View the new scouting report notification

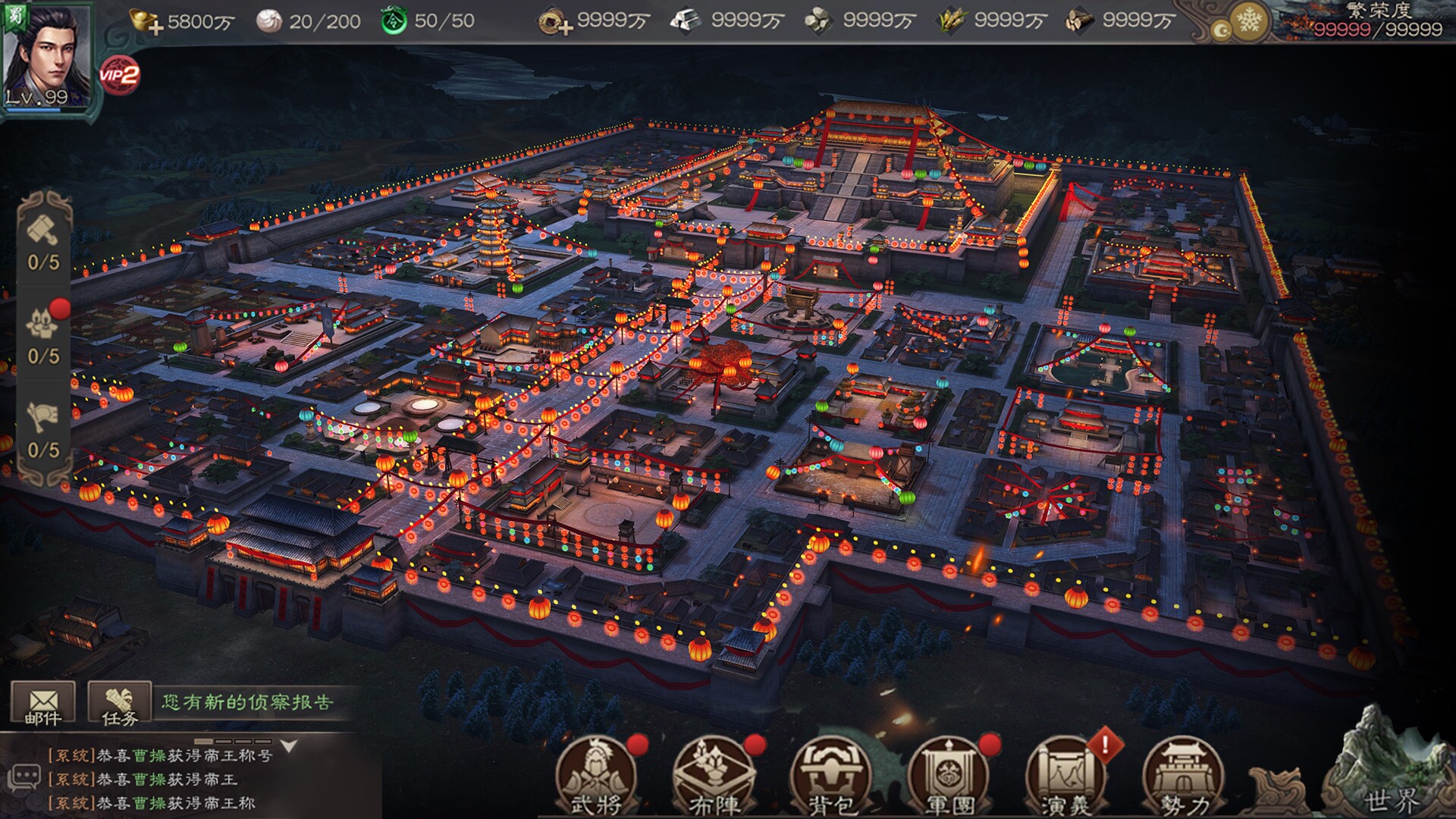coord(247,702)
